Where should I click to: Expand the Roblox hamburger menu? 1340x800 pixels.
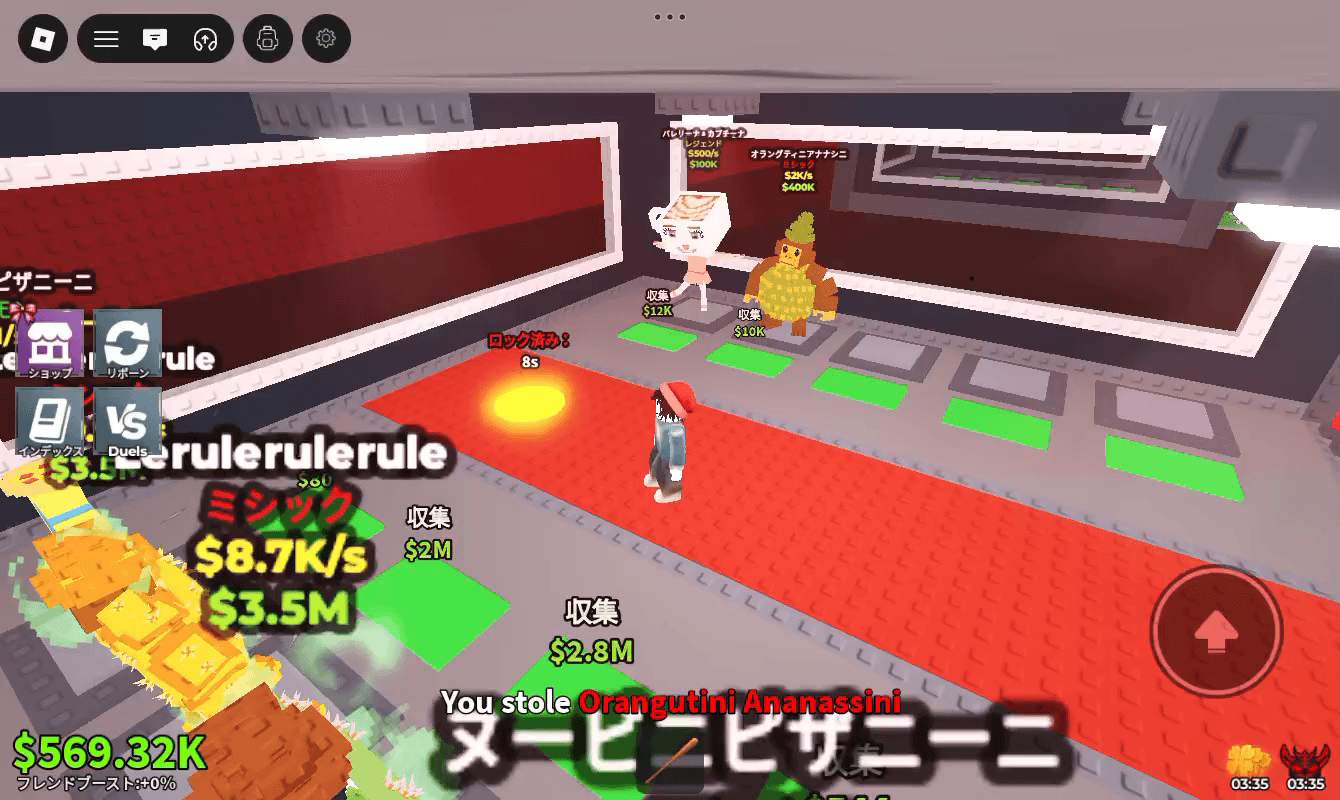pyautogui.click(x=106, y=39)
